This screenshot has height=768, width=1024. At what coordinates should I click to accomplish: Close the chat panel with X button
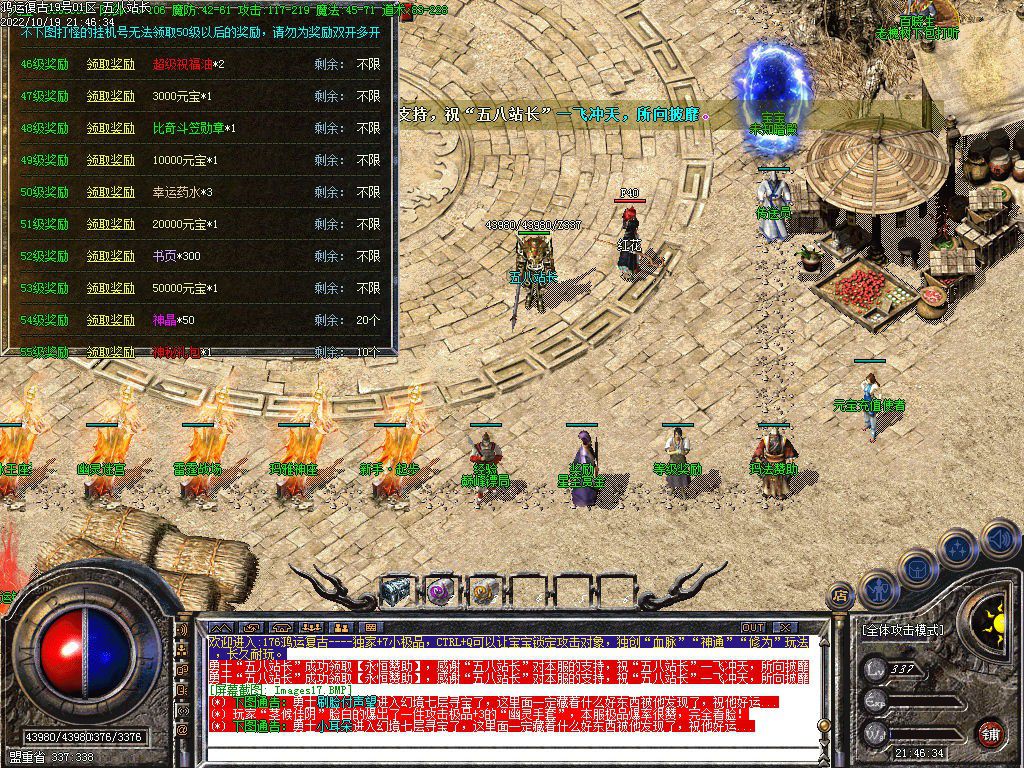(x=784, y=628)
